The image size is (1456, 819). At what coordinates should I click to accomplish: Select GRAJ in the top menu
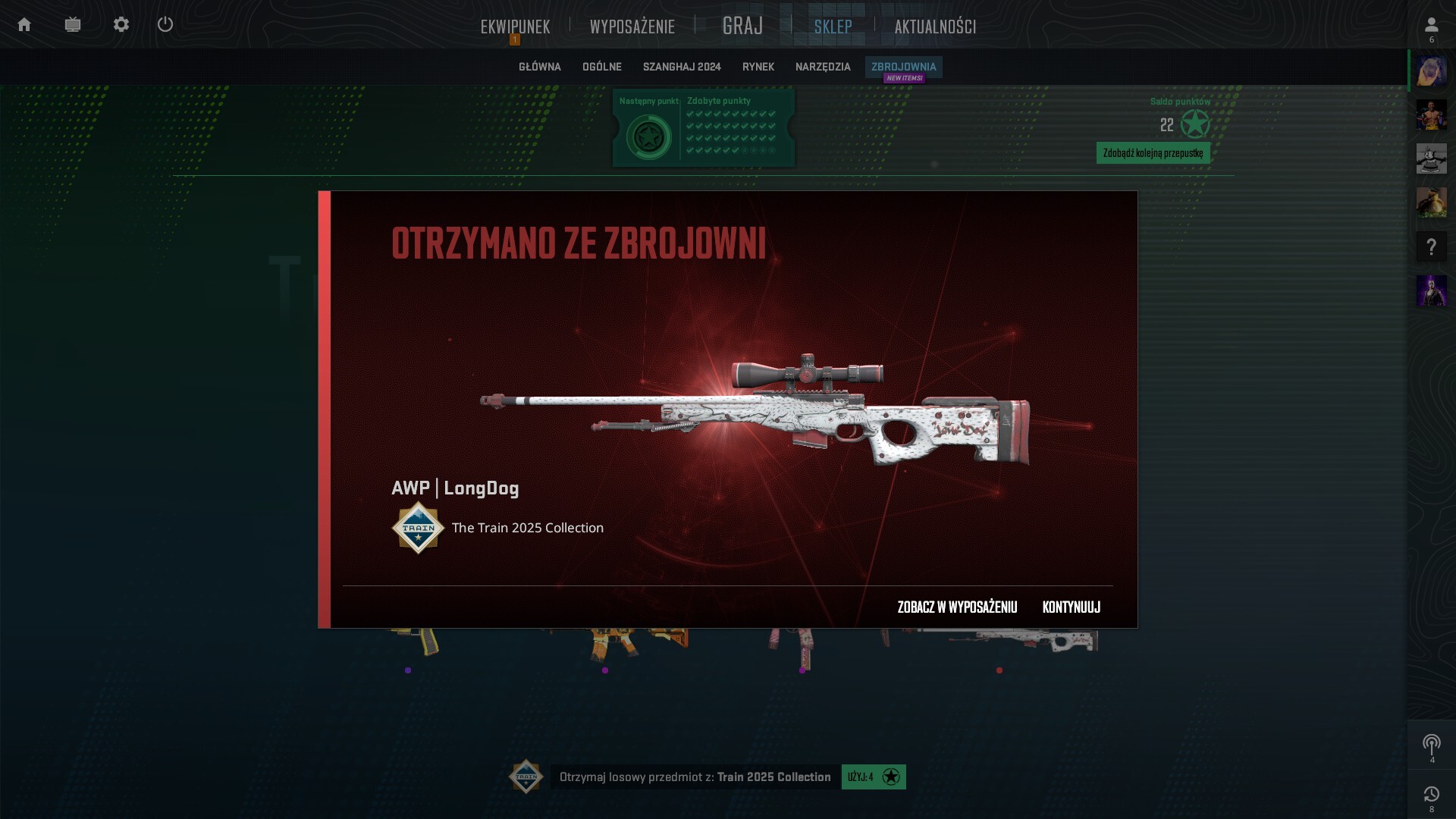point(742,27)
